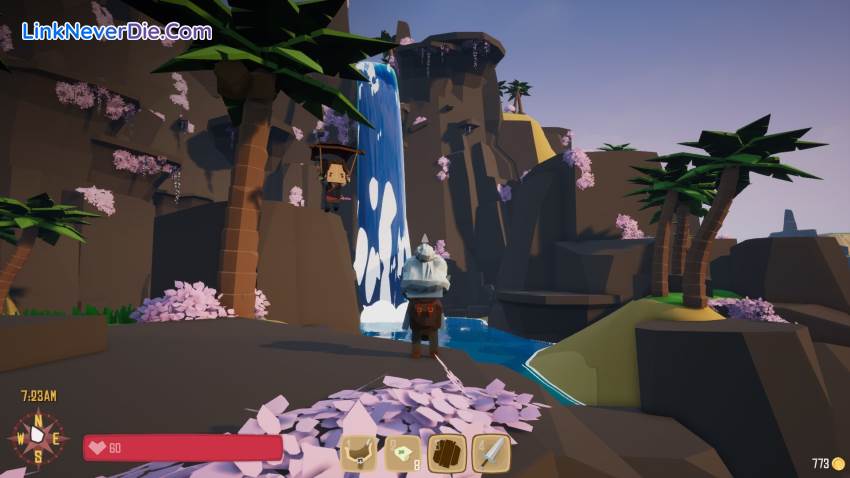Equip the wooden shield slot
850x478 pixels.
(x=447, y=453)
